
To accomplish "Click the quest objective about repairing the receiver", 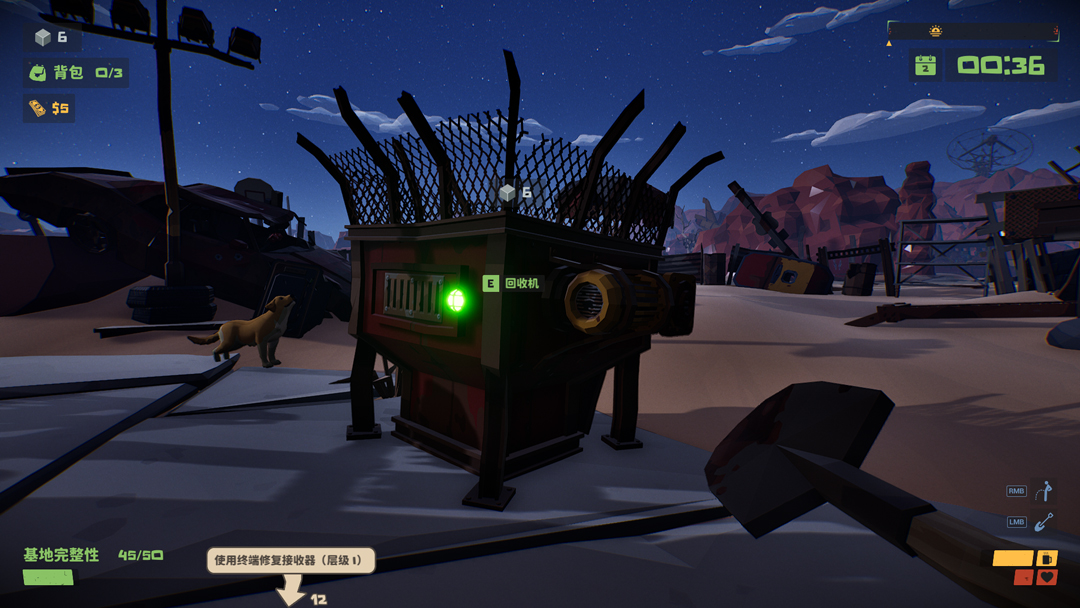I will tap(291, 560).
